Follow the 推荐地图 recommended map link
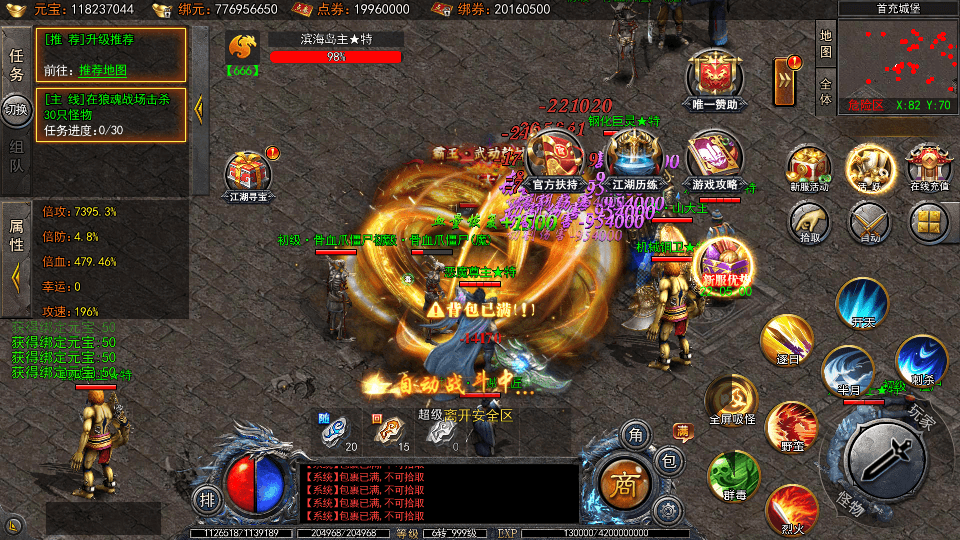This screenshot has height=540, width=960. click(x=103, y=70)
